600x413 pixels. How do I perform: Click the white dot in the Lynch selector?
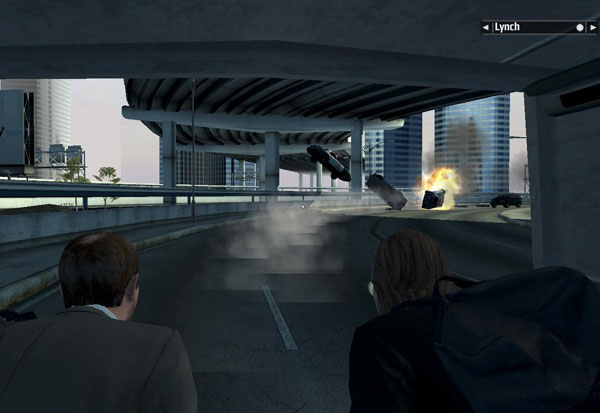(x=579, y=28)
